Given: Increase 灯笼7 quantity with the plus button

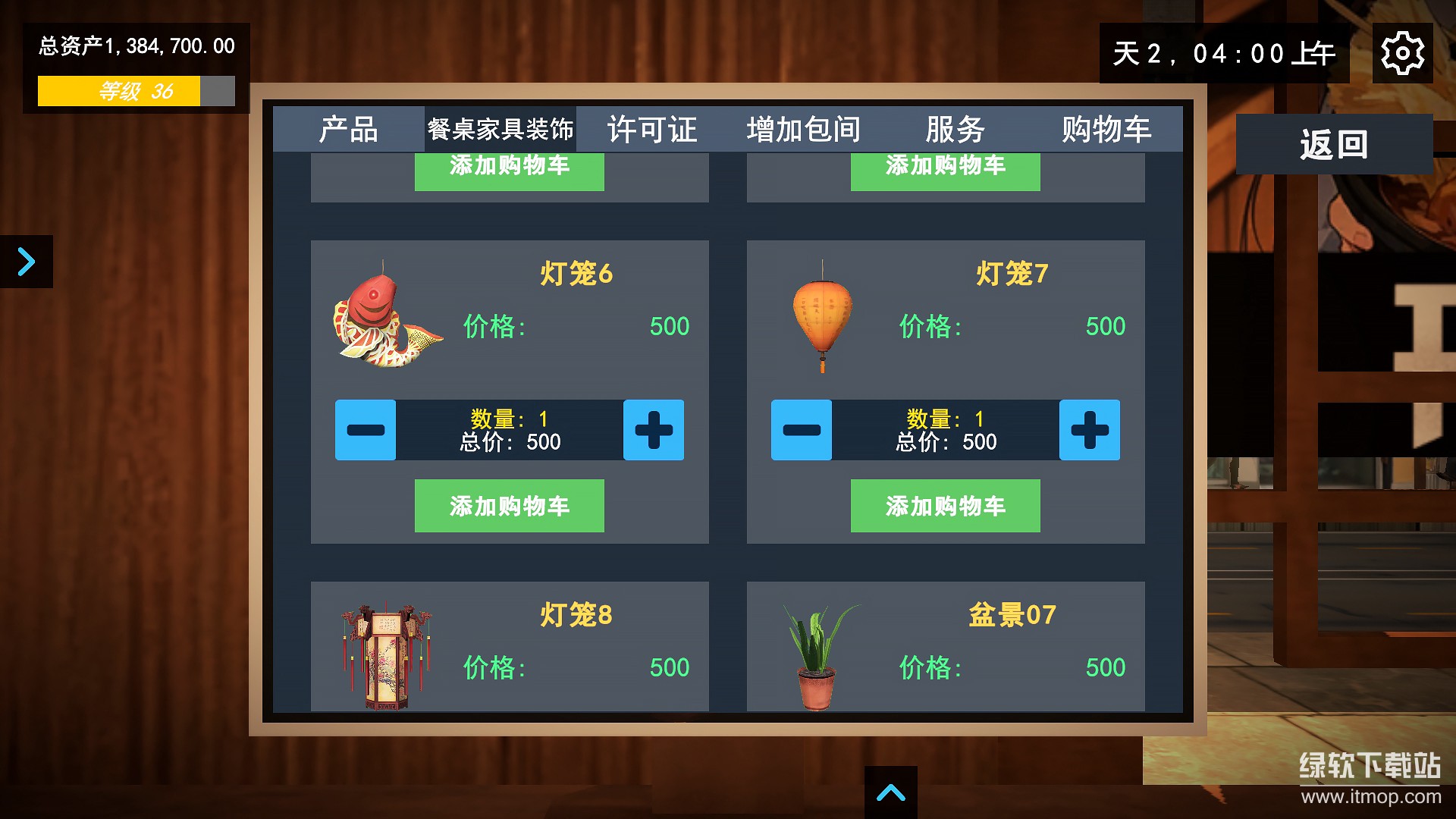Looking at the screenshot, I should [x=1090, y=430].
